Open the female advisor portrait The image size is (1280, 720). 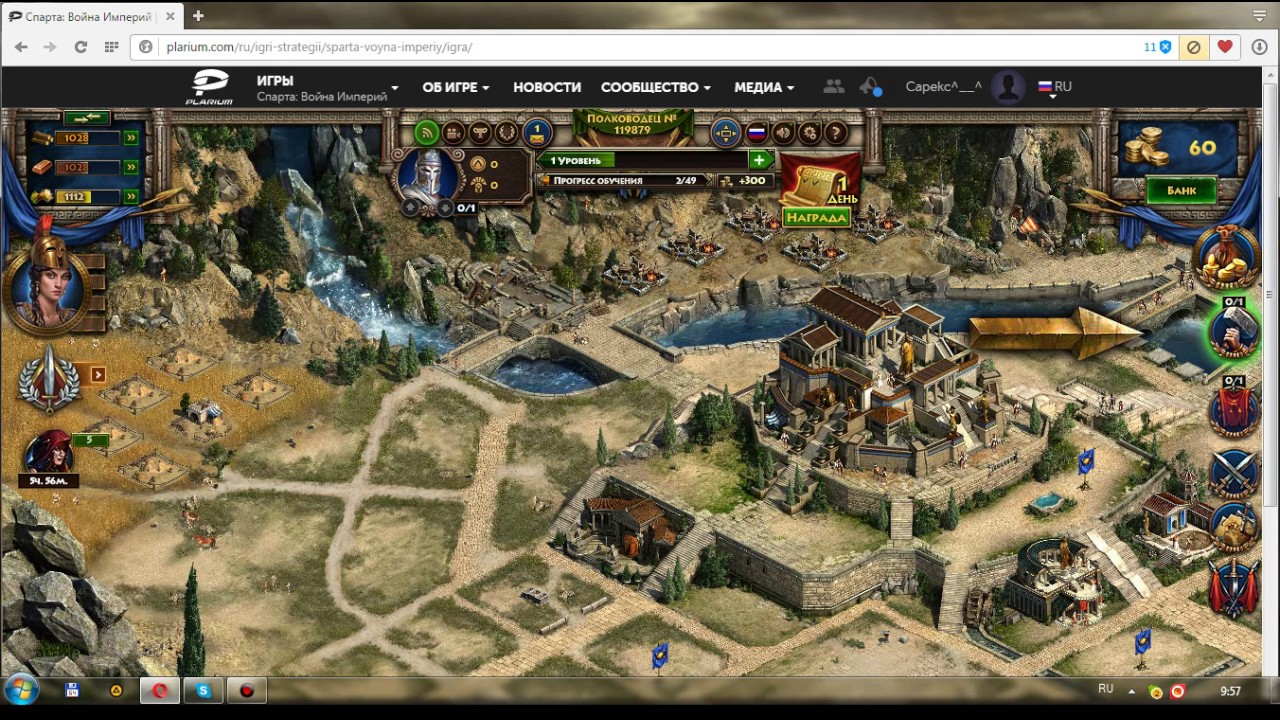(47, 285)
